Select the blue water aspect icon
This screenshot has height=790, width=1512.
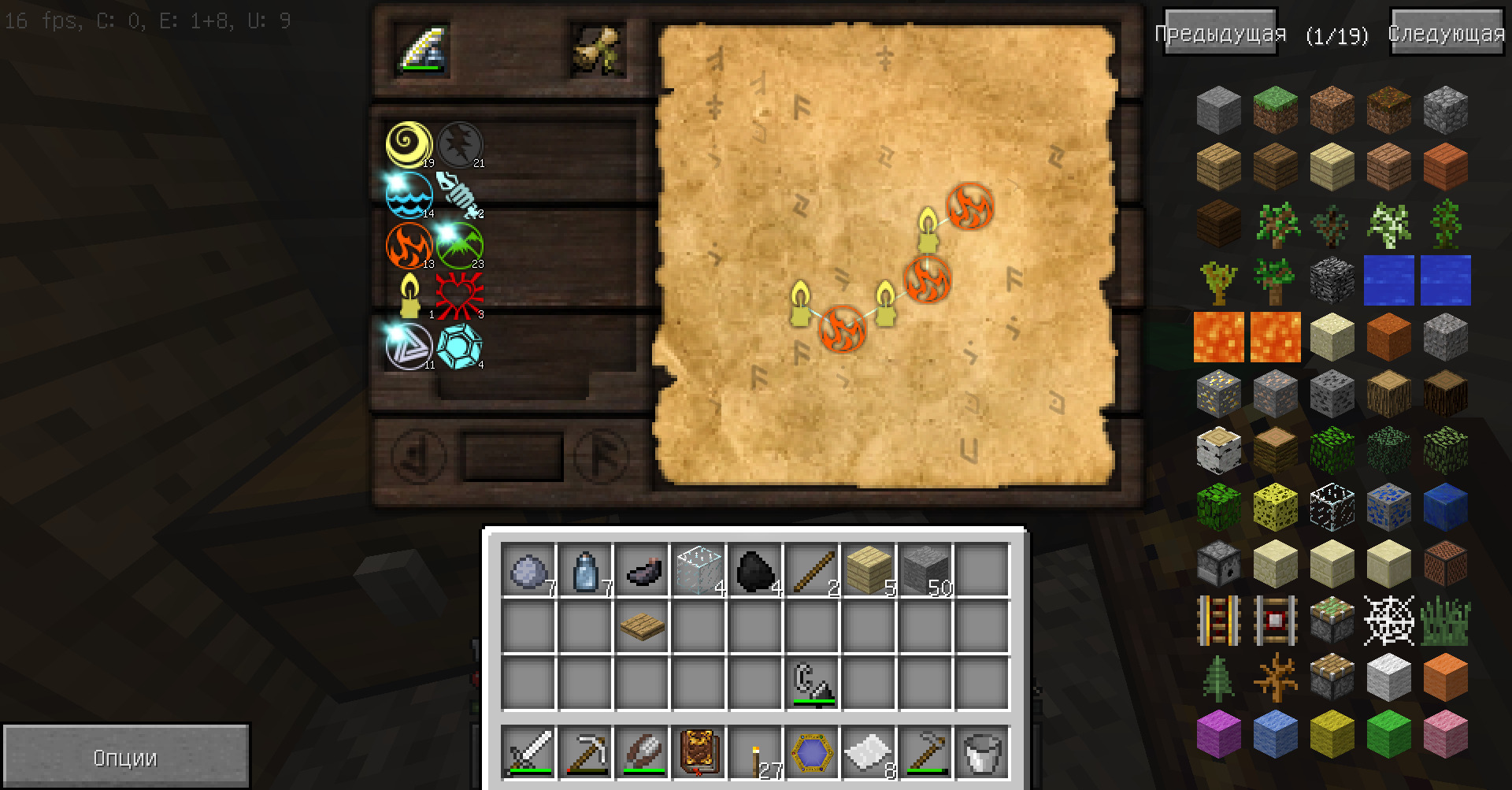(x=409, y=195)
